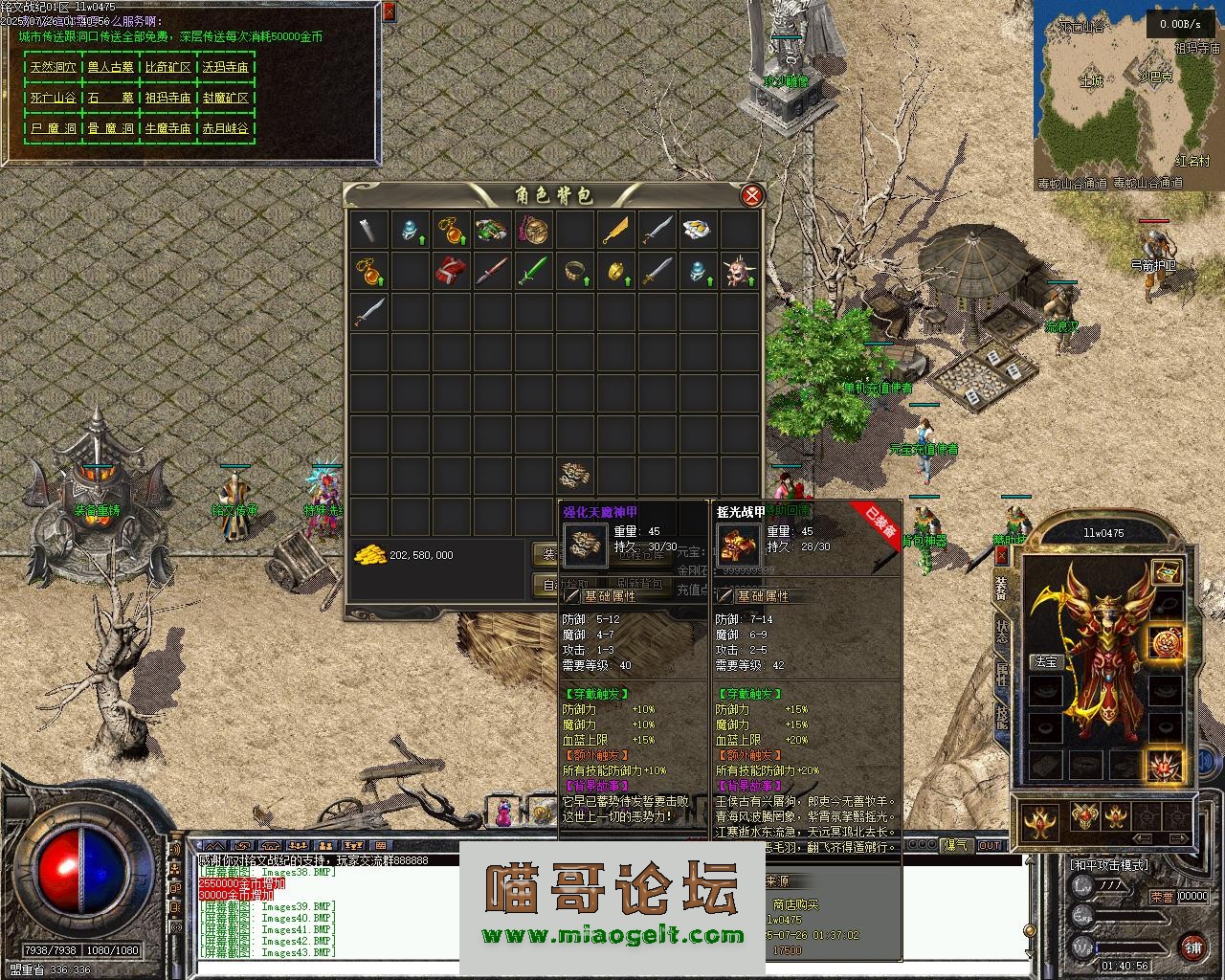Open the minimap in the top-right corner
The image size is (1225, 980).
tap(1127, 91)
